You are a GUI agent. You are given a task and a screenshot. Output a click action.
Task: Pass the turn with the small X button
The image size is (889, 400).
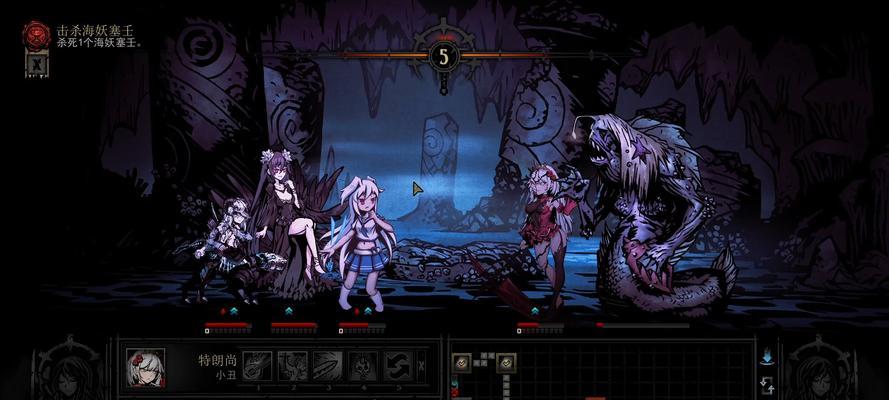click(x=421, y=365)
